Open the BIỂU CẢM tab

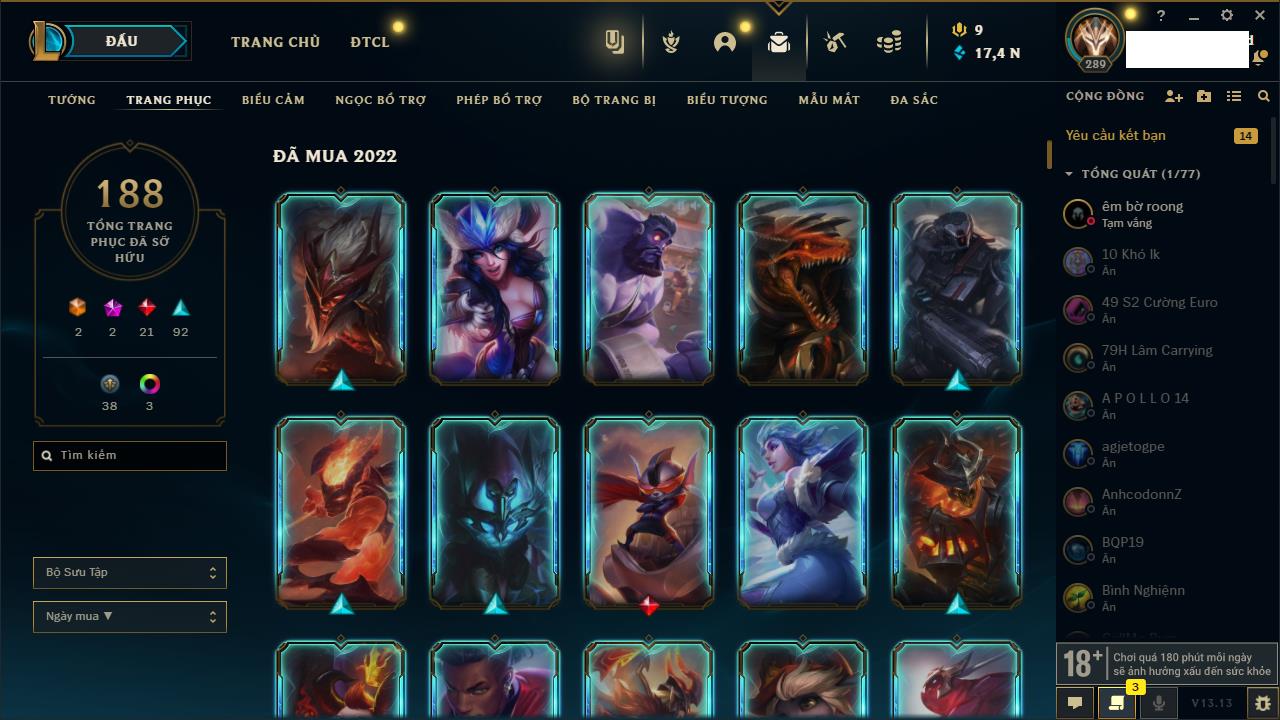click(x=273, y=100)
